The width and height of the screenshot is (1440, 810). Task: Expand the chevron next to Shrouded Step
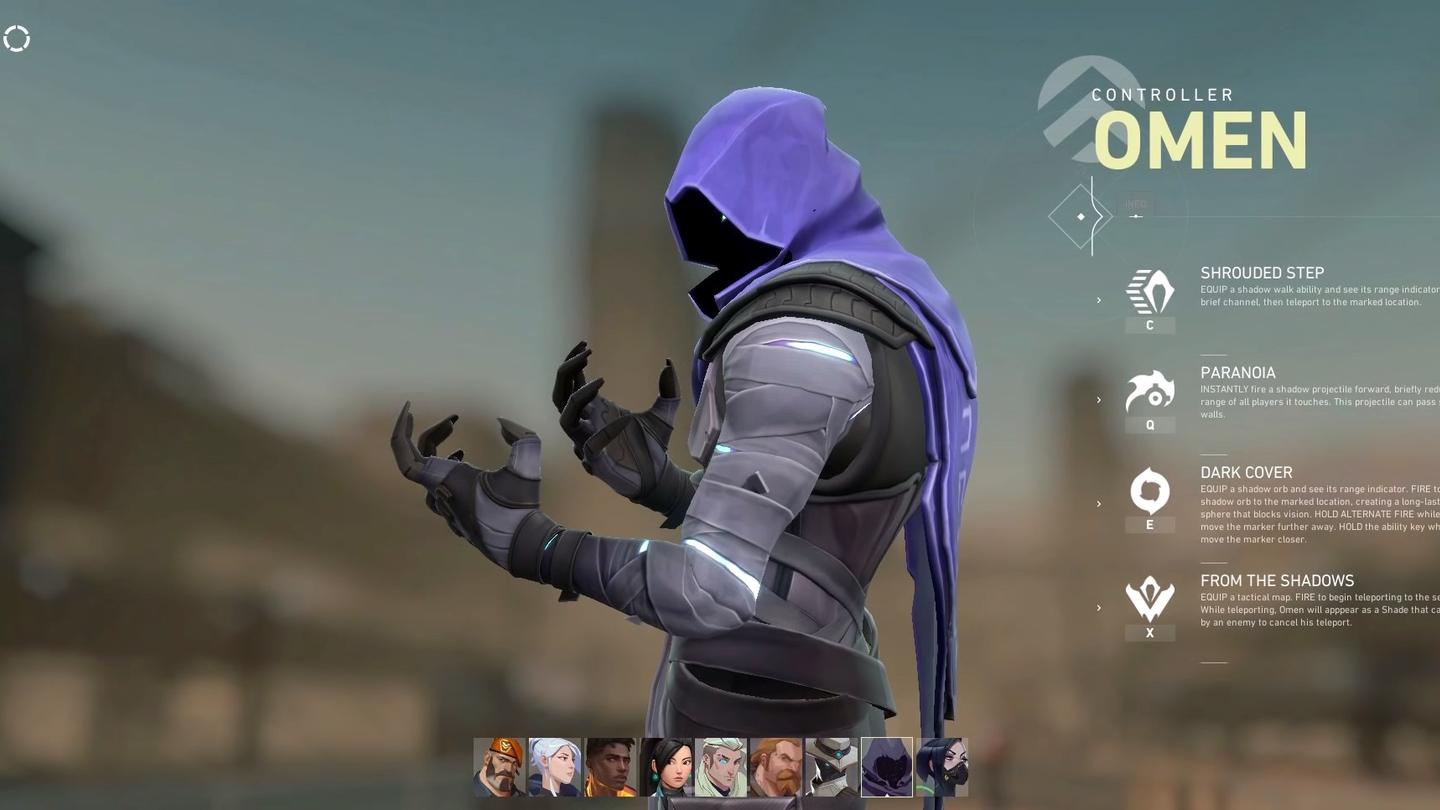(1098, 300)
